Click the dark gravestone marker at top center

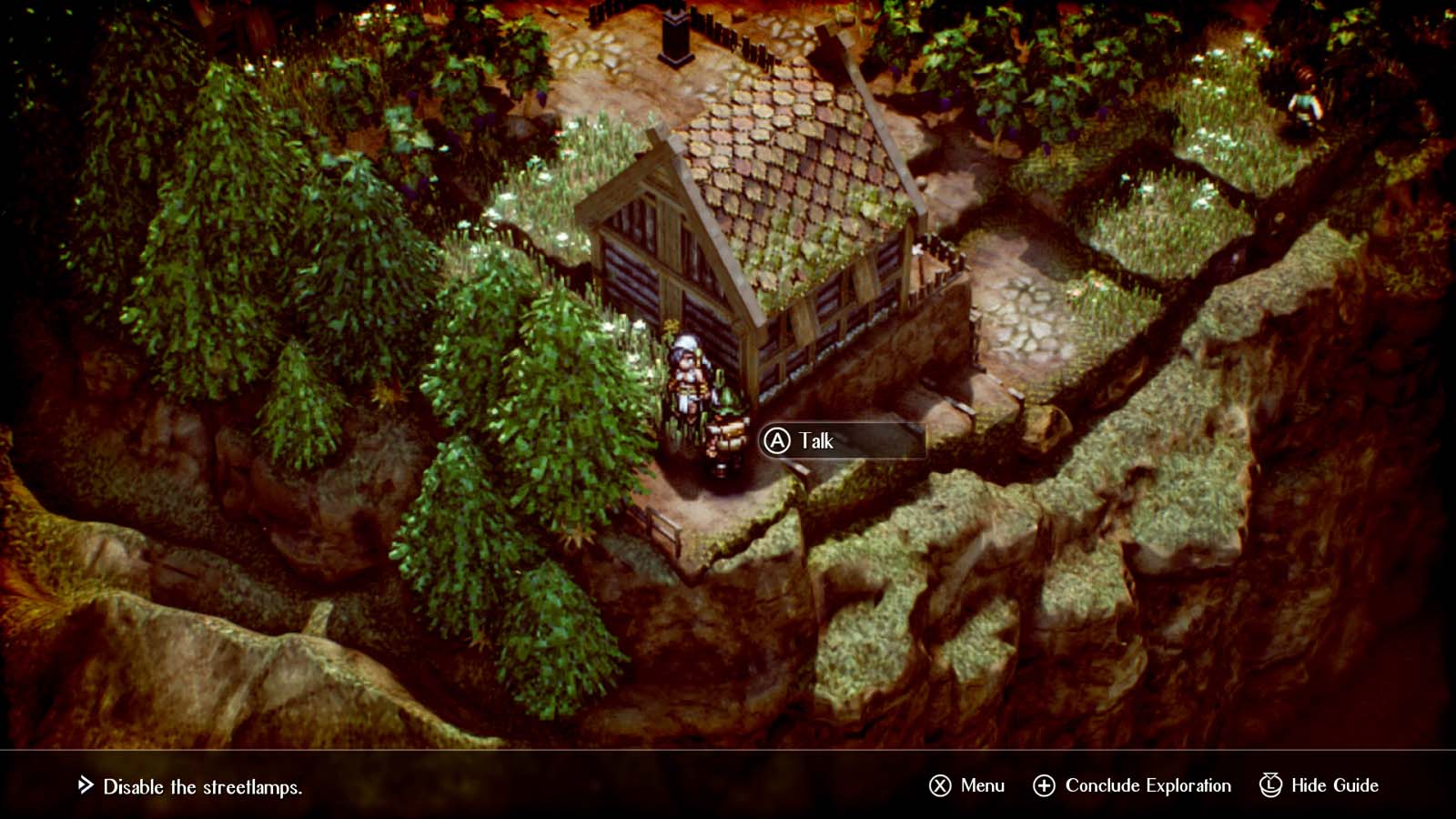(x=675, y=36)
